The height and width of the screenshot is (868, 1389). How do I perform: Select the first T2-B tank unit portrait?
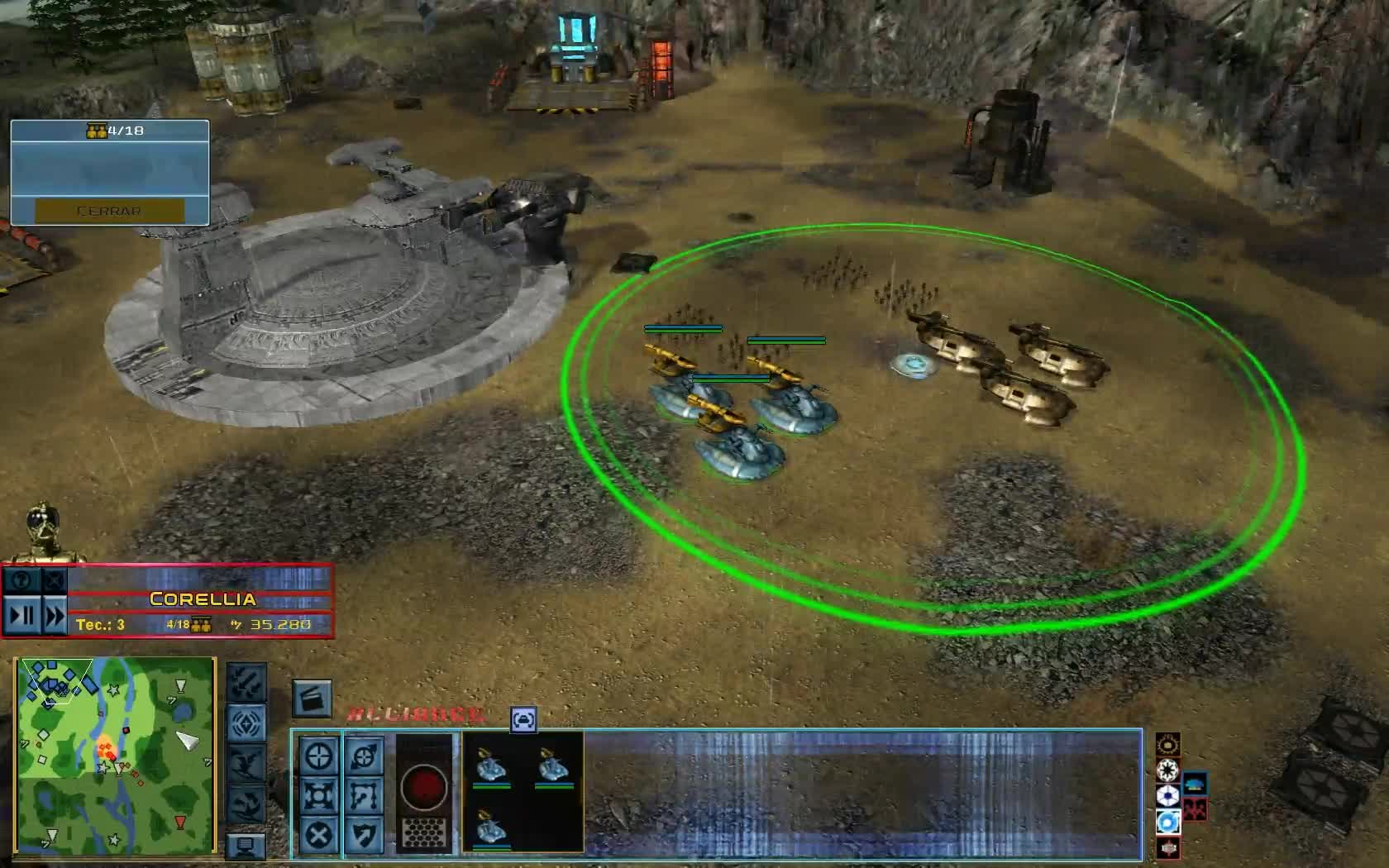(494, 765)
